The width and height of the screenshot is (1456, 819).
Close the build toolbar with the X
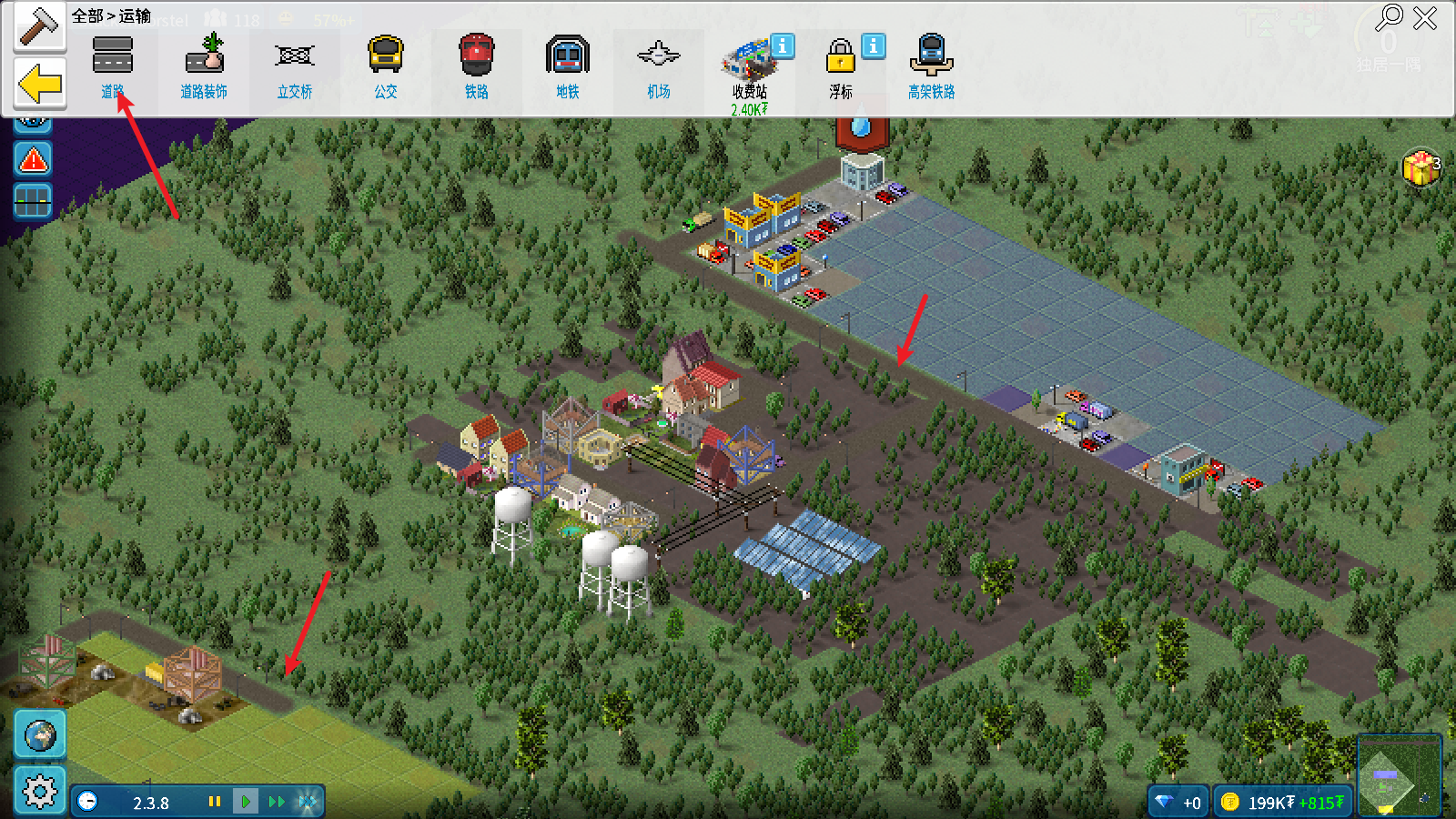point(1425,17)
